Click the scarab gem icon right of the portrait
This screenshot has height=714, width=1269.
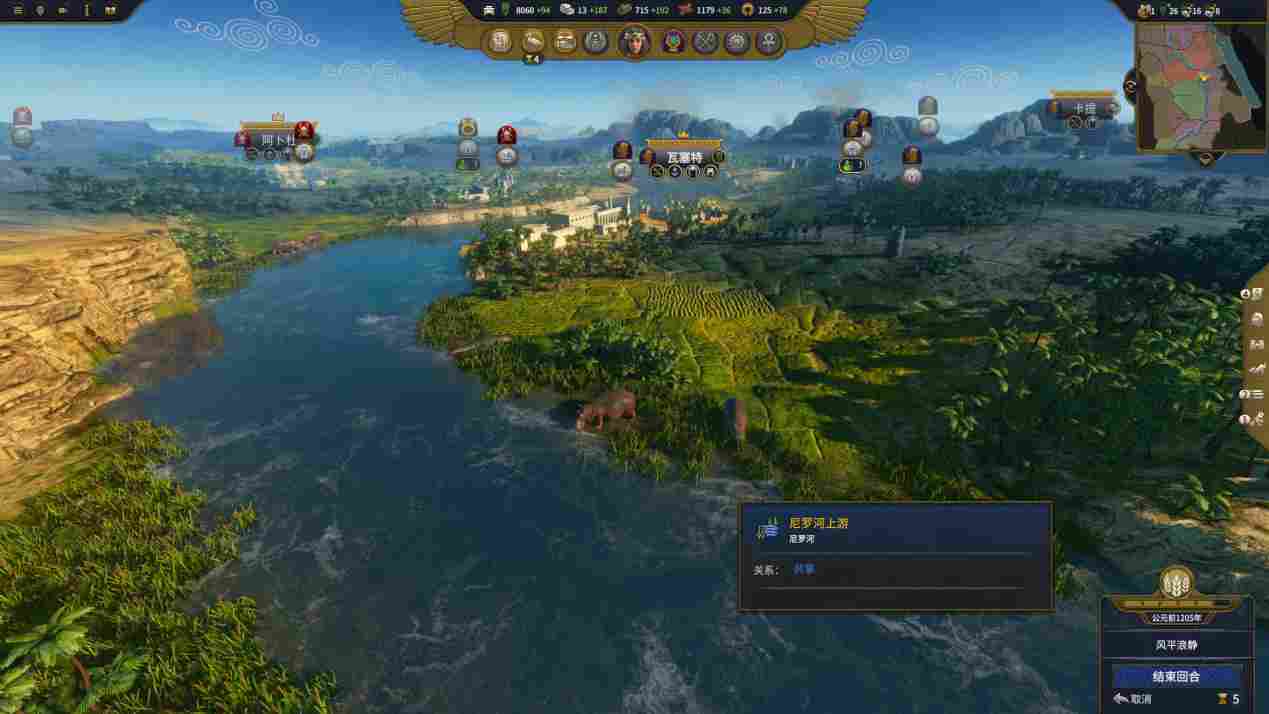(x=671, y=42)
